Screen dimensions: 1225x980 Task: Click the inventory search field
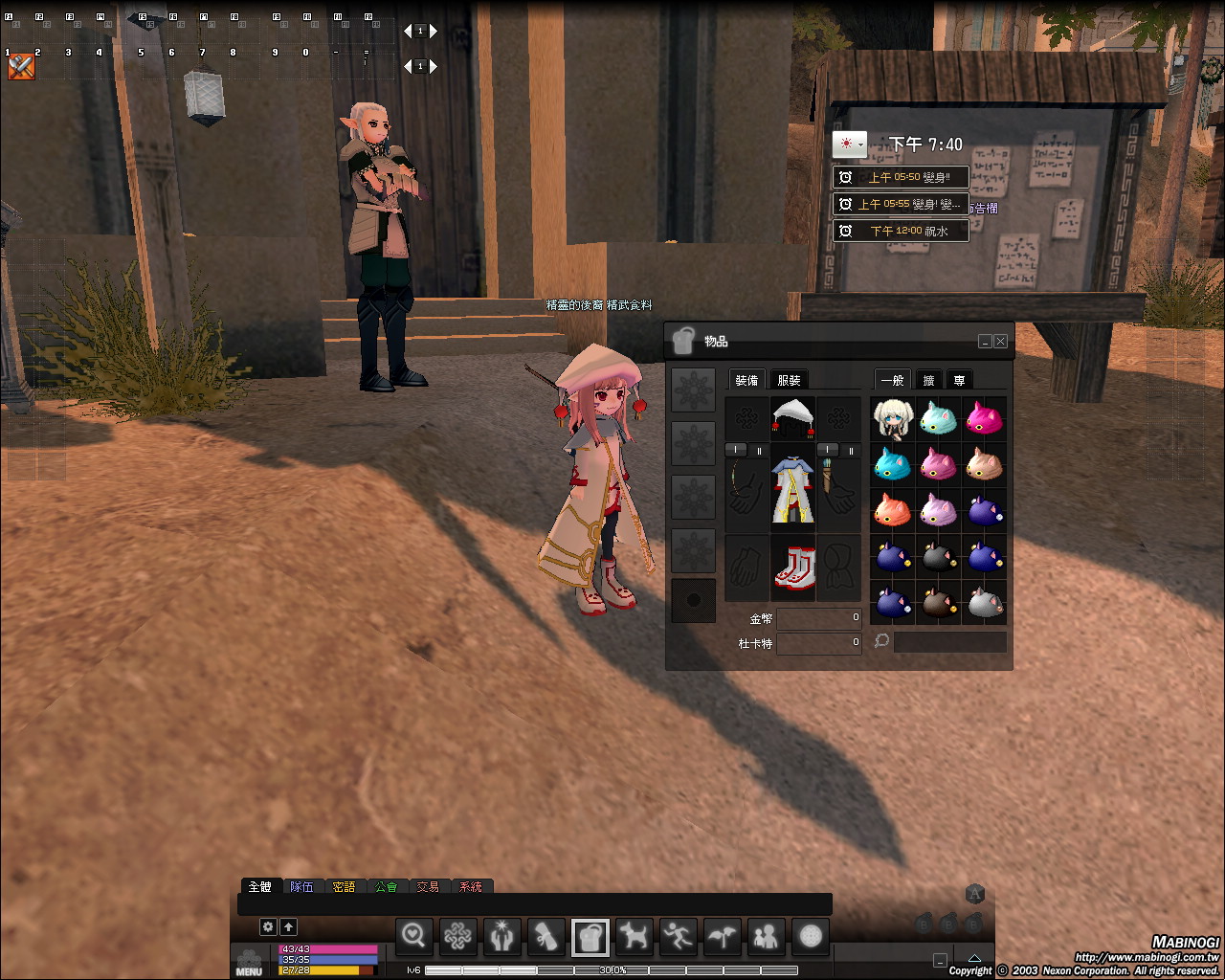coord(949,642)
